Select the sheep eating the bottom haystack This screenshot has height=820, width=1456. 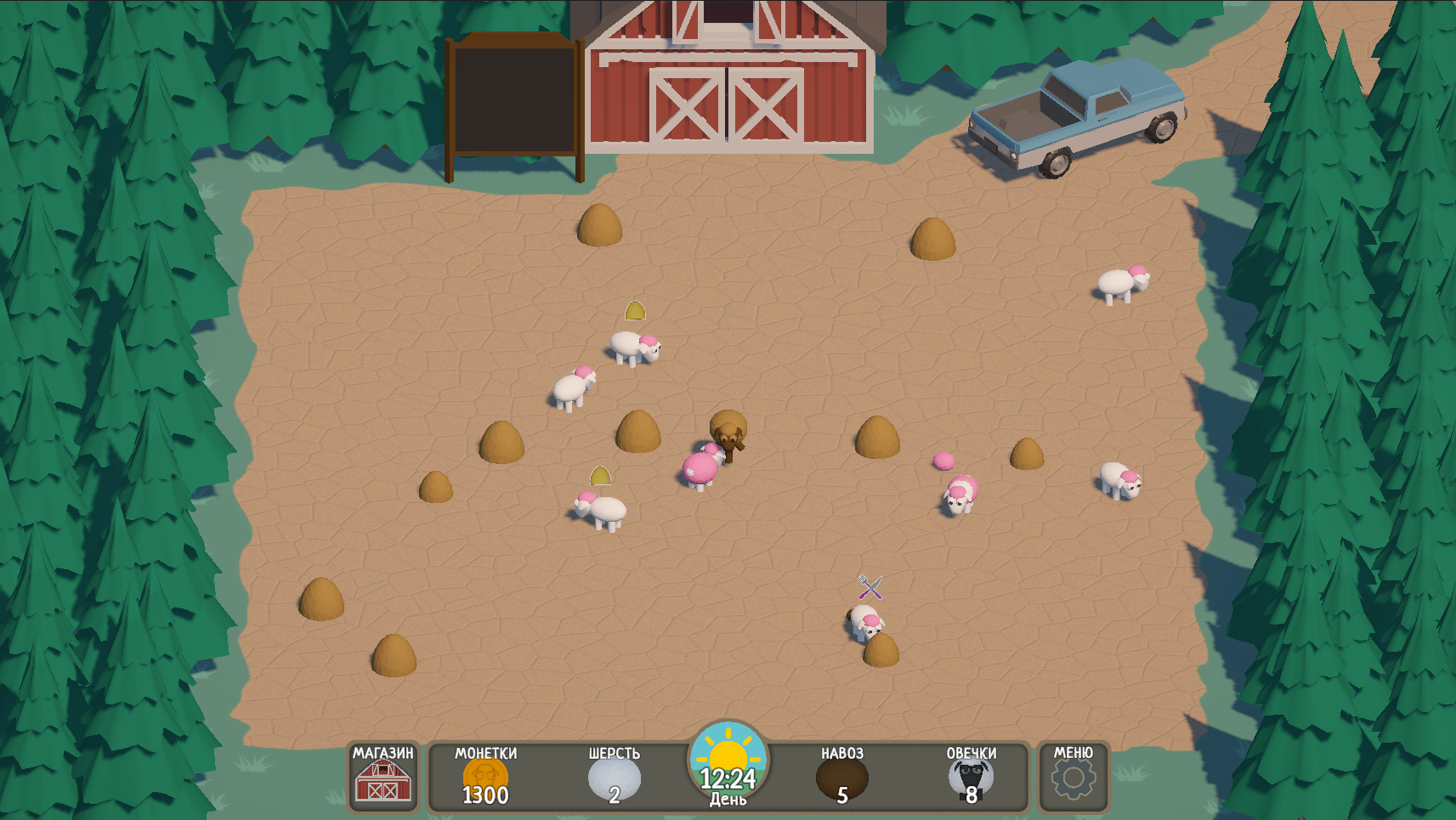pos(864,627)
